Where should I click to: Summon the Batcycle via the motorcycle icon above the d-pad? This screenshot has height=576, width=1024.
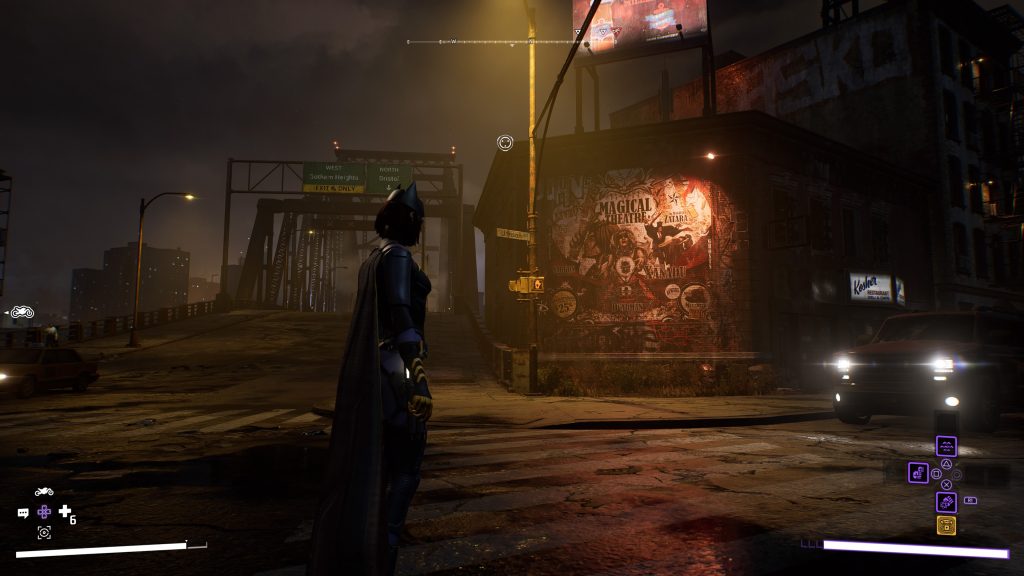(x=44, y=492)
